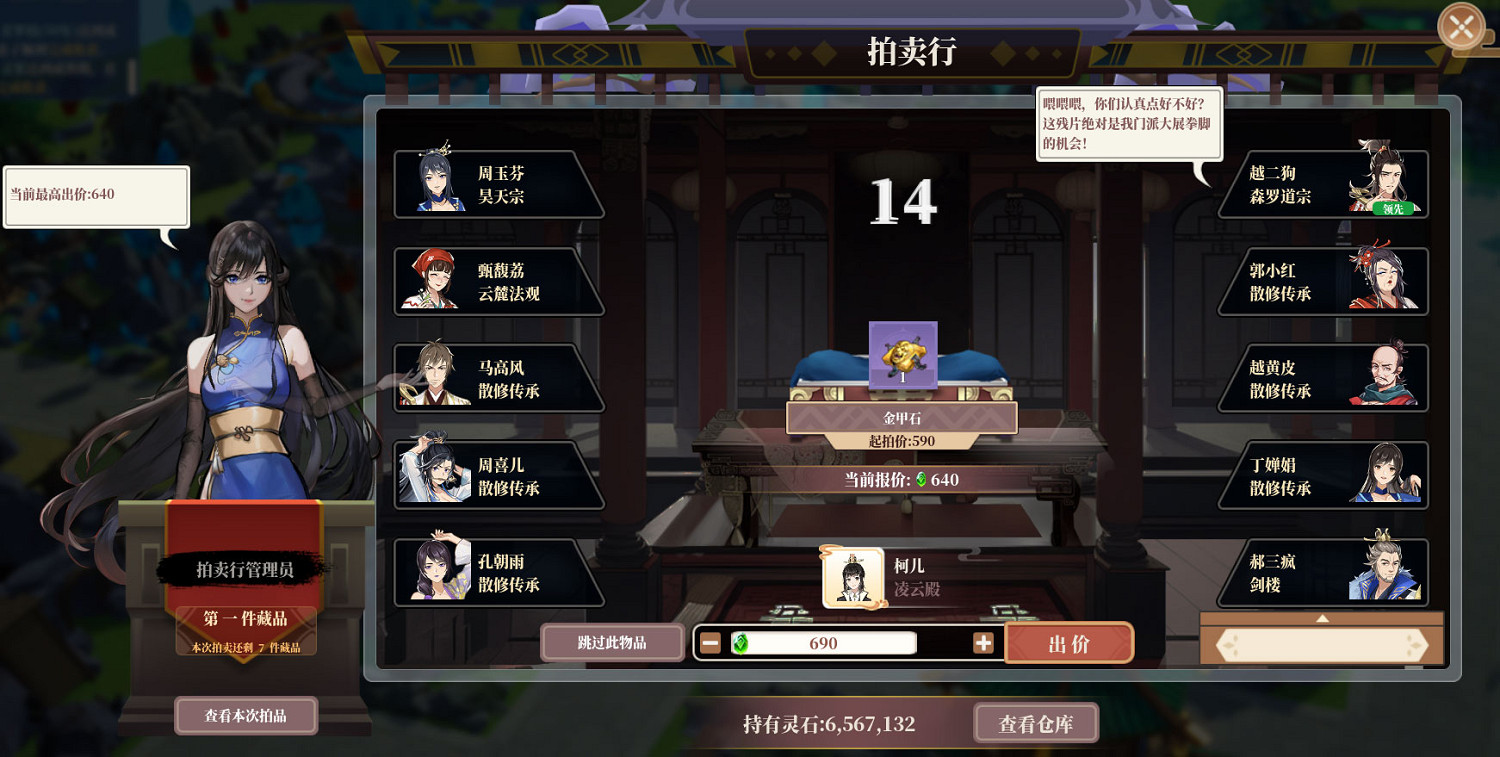Open 查看本次拍品 to view auction items
This screenshot has height=757, width=1500.
coord(245,715)
